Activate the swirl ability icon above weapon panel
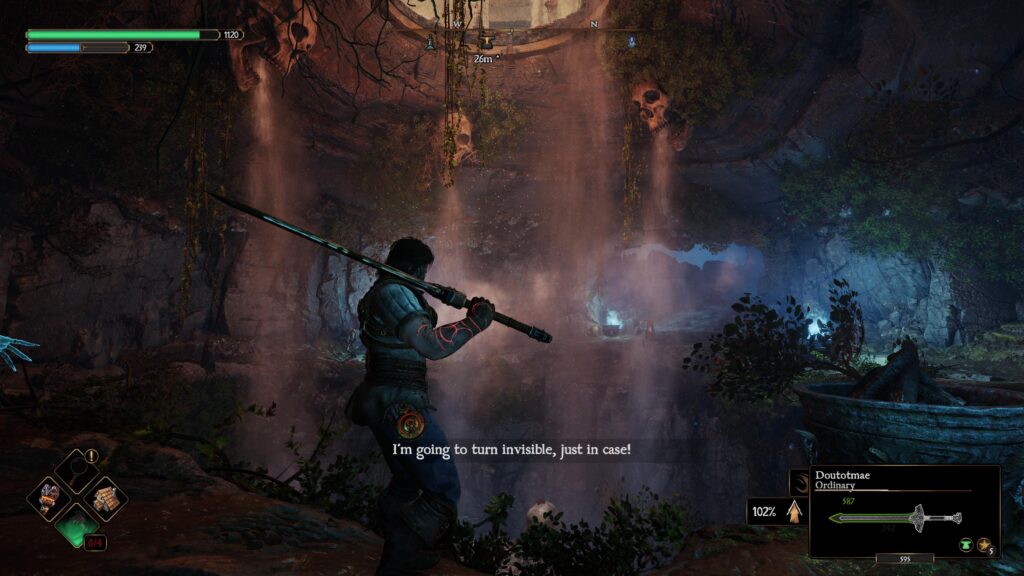Viewport: 1024px width, 576px height. pyautogui.click(x=799, y=481)
